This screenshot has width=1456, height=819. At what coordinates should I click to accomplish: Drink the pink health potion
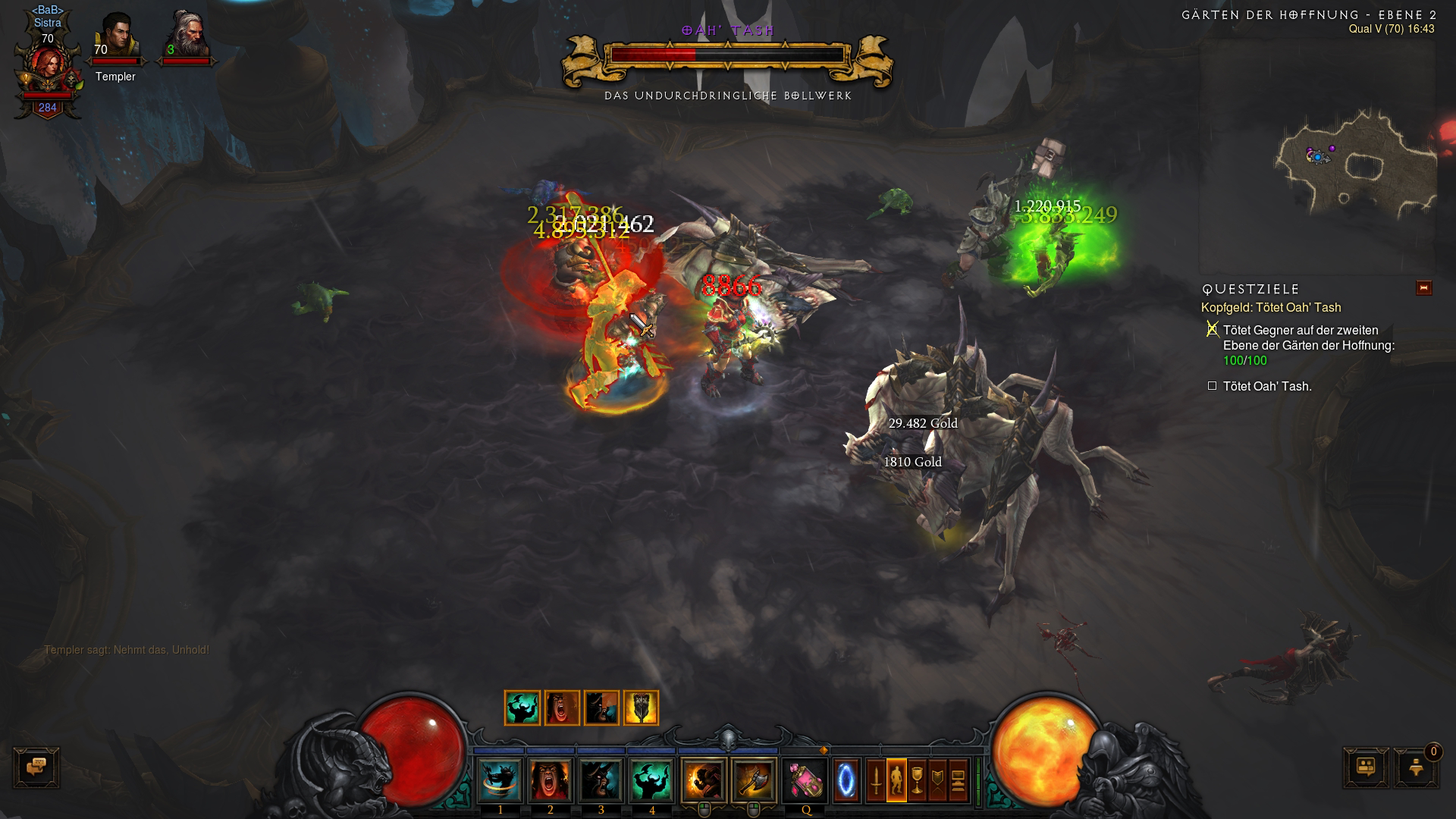click(x=805, y=780)
